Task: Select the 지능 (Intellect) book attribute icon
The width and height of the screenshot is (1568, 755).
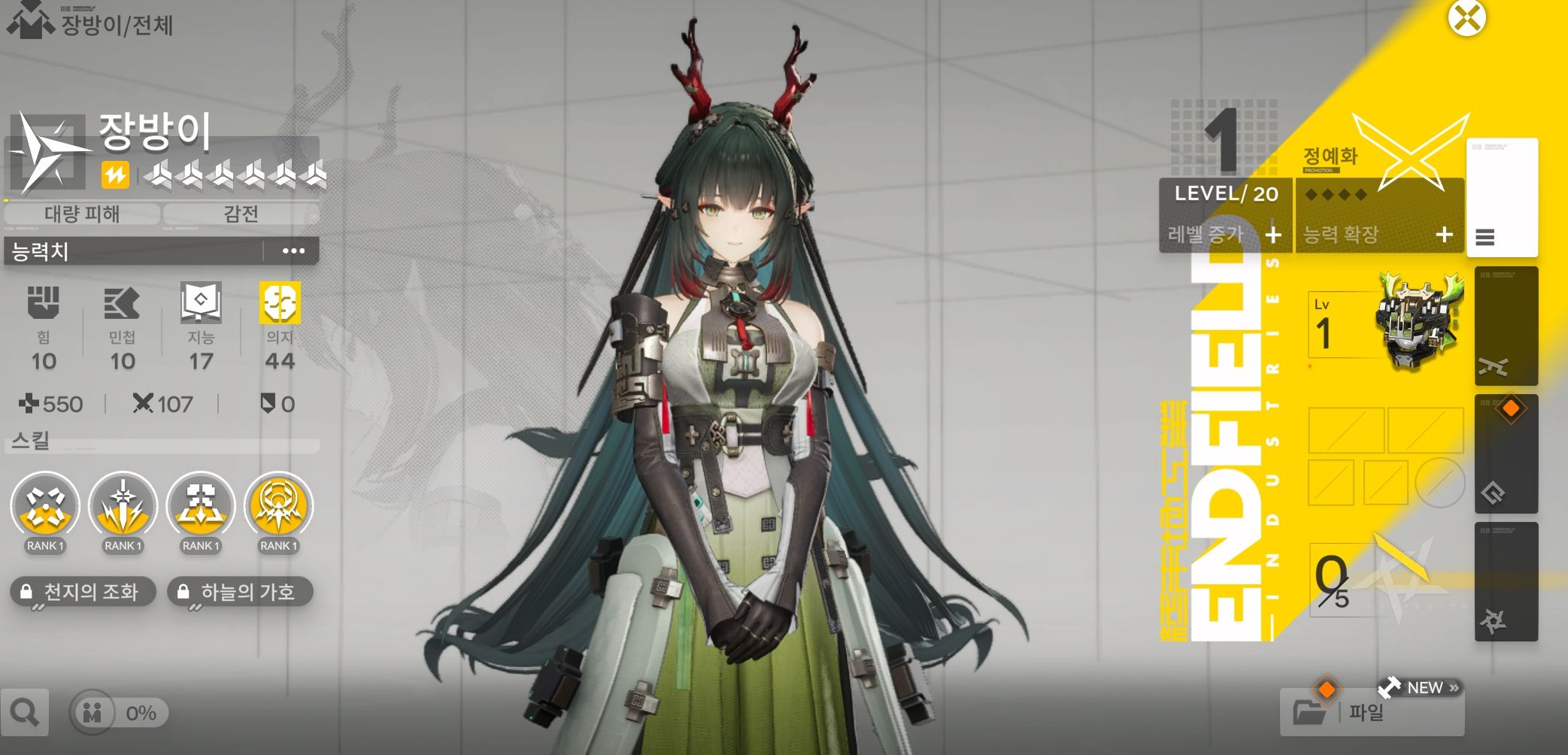Action: (x=201, y=302)
